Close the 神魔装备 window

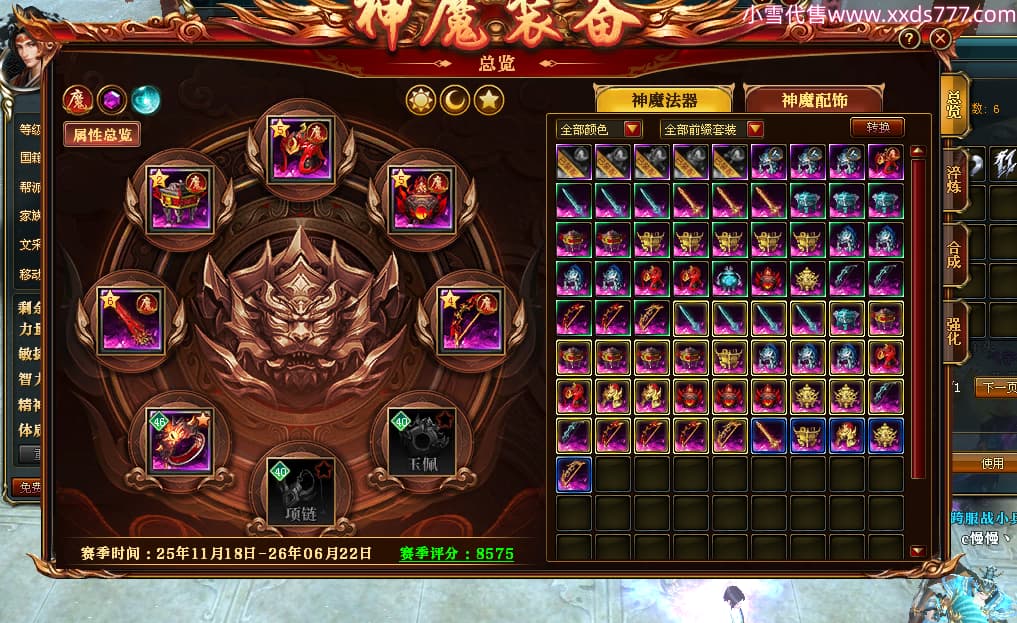coord(940,39)
